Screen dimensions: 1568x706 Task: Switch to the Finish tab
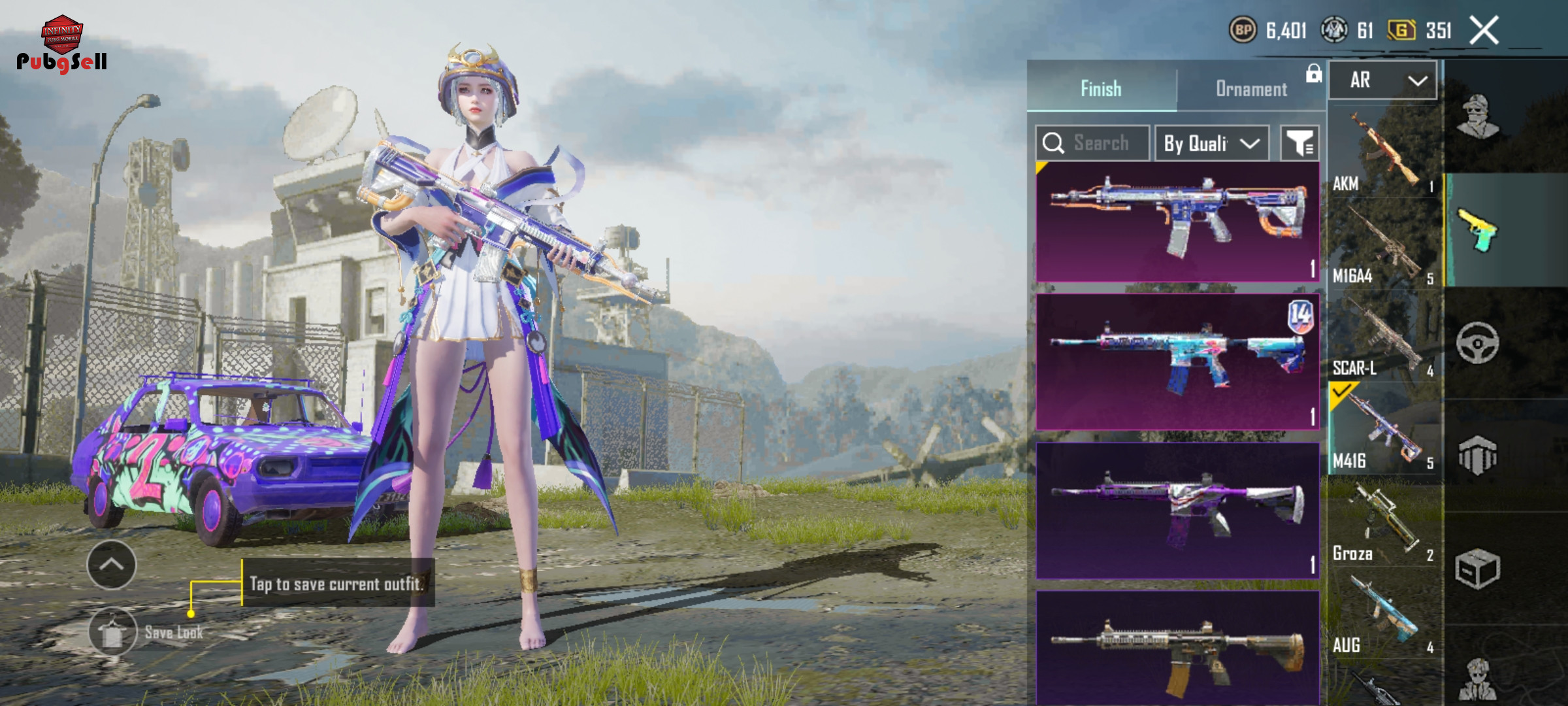pos(1102,88)
